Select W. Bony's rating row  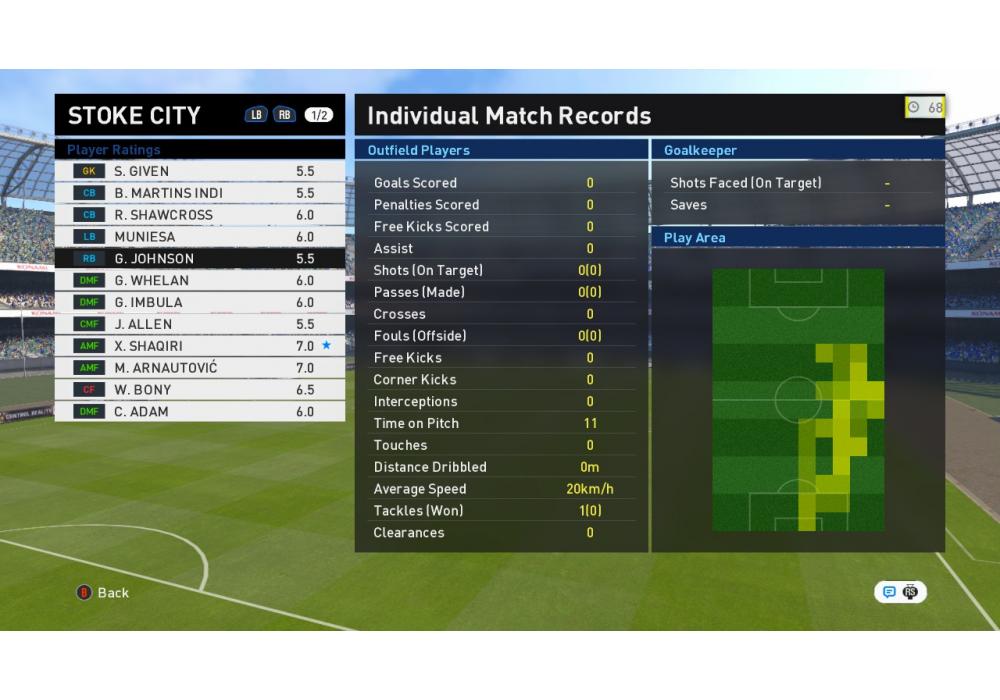[199, 390]
